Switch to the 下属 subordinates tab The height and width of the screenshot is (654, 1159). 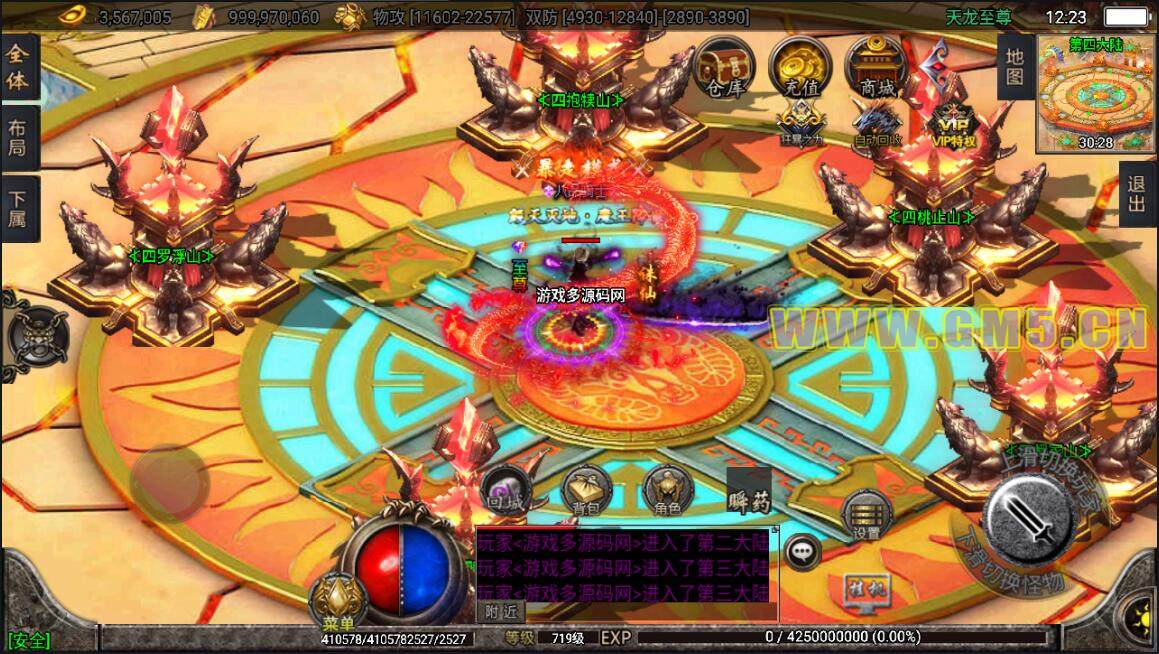(18, 206)
